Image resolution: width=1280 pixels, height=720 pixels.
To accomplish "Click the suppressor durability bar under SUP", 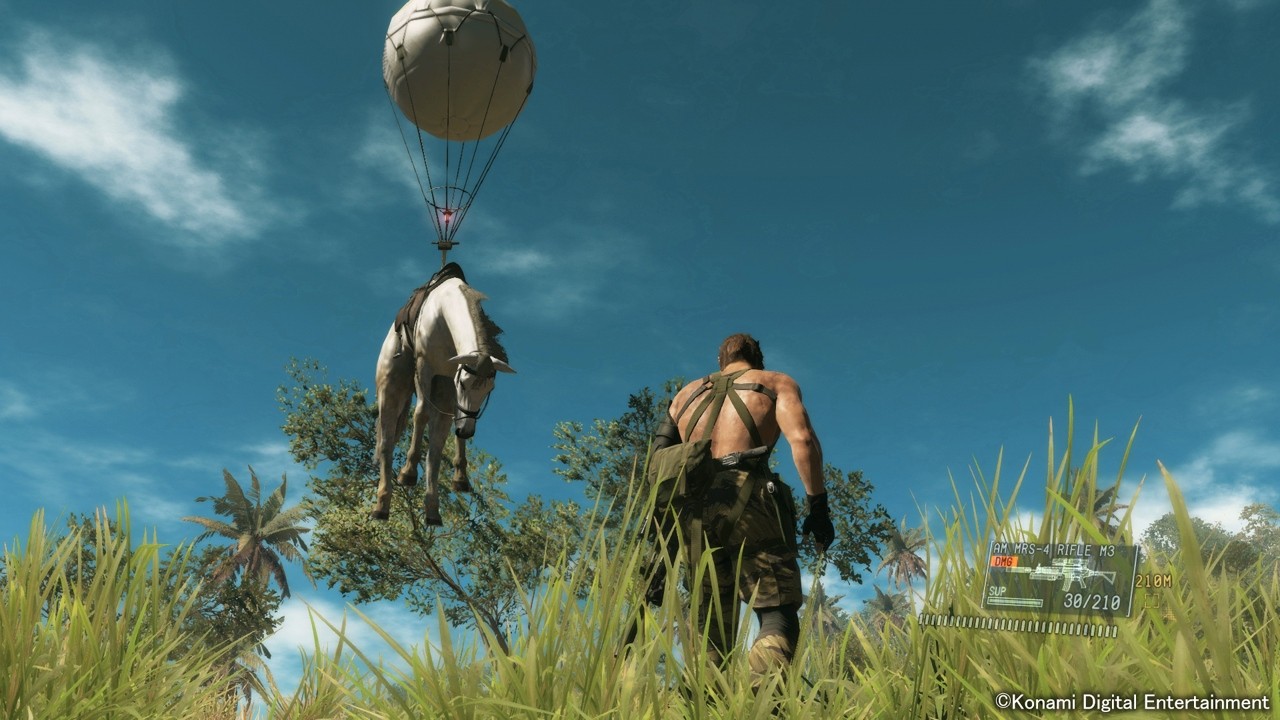I will tap(1014, 600).
